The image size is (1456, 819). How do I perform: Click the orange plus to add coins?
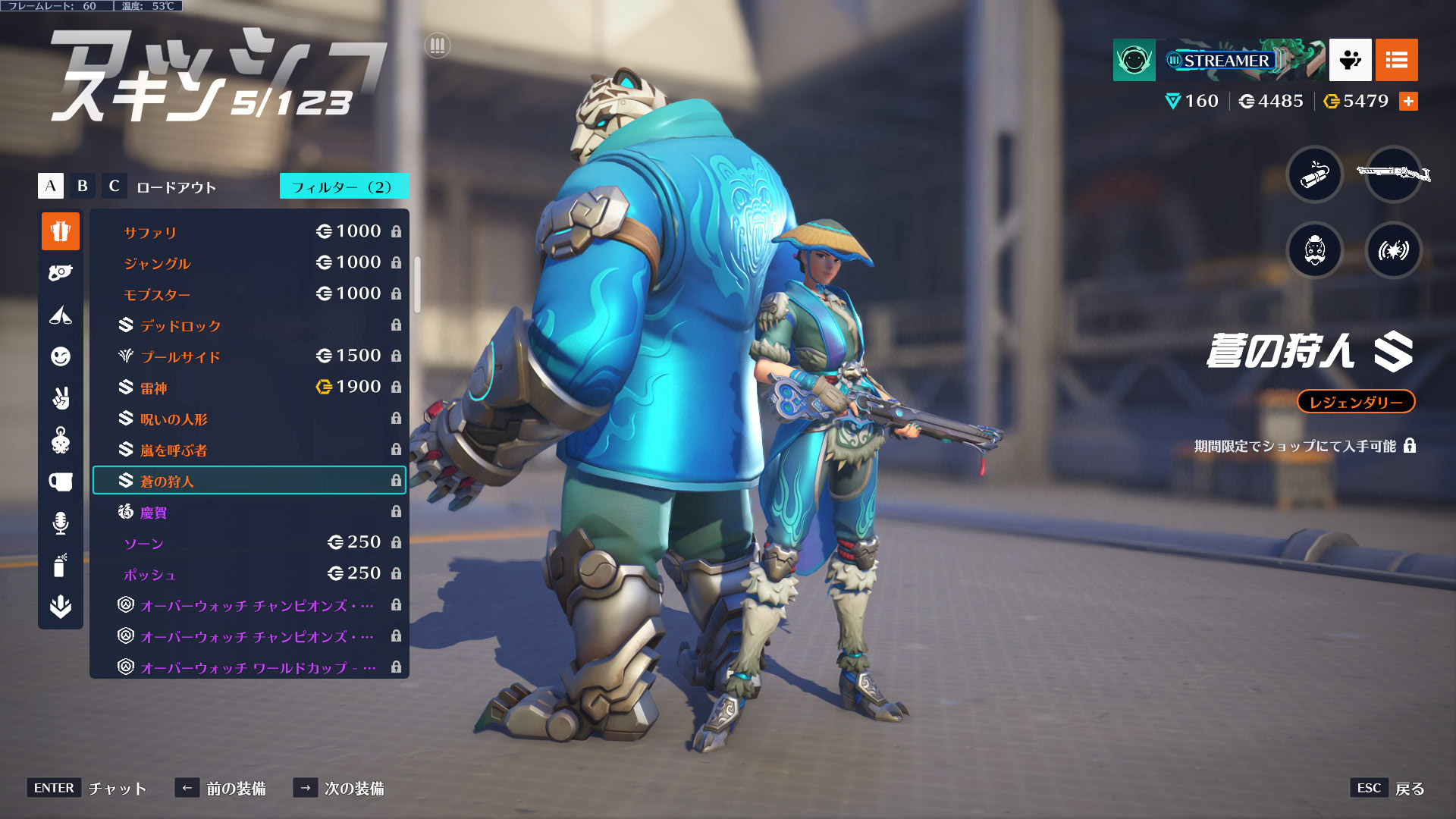click(1408, 102)
